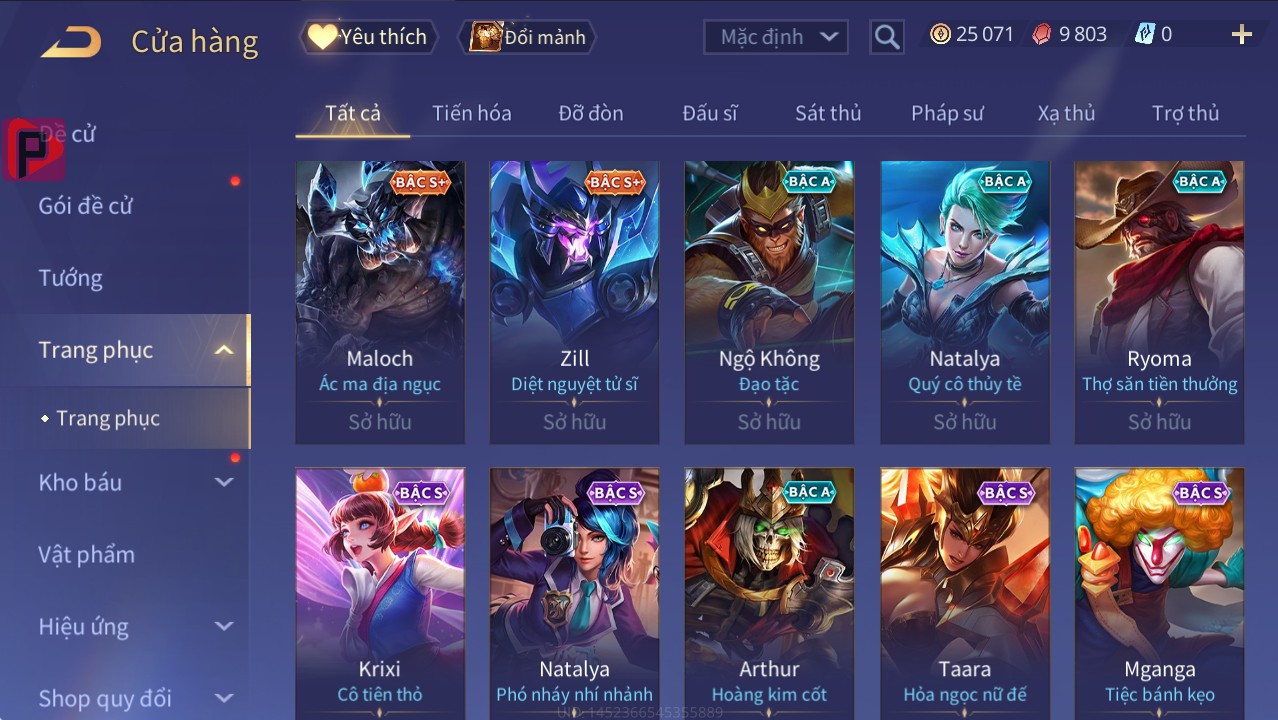Viewport: 1278px width, 720px height.
Task: Add currency with the plus button
Action: 1241,35
